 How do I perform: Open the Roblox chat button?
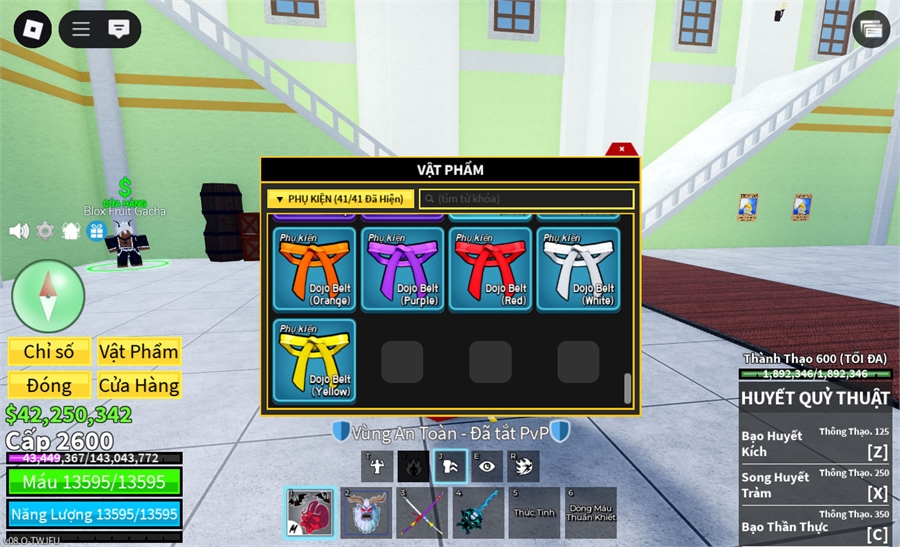(119, 28)
